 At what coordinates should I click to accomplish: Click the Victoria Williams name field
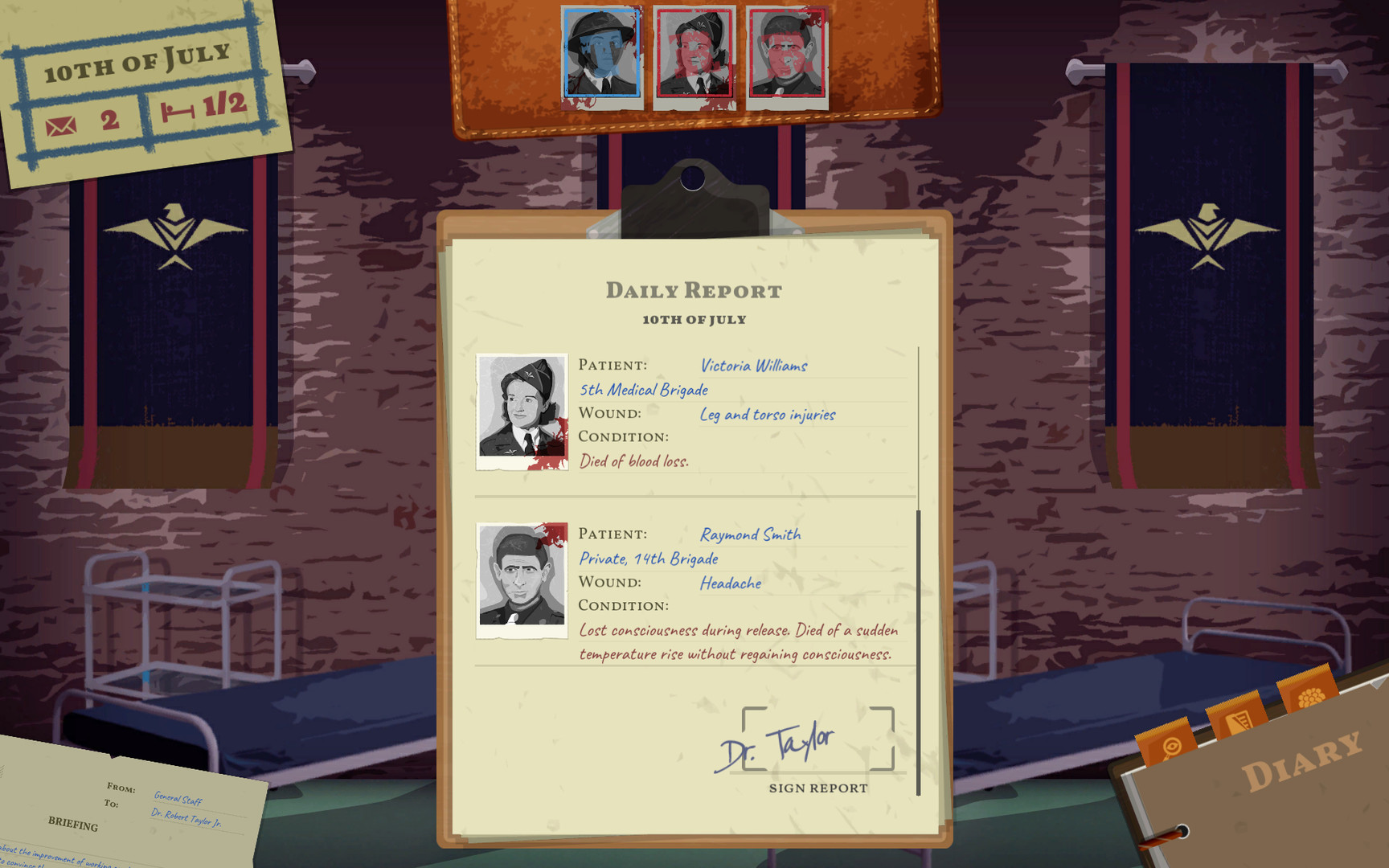[x=754, y=366]
